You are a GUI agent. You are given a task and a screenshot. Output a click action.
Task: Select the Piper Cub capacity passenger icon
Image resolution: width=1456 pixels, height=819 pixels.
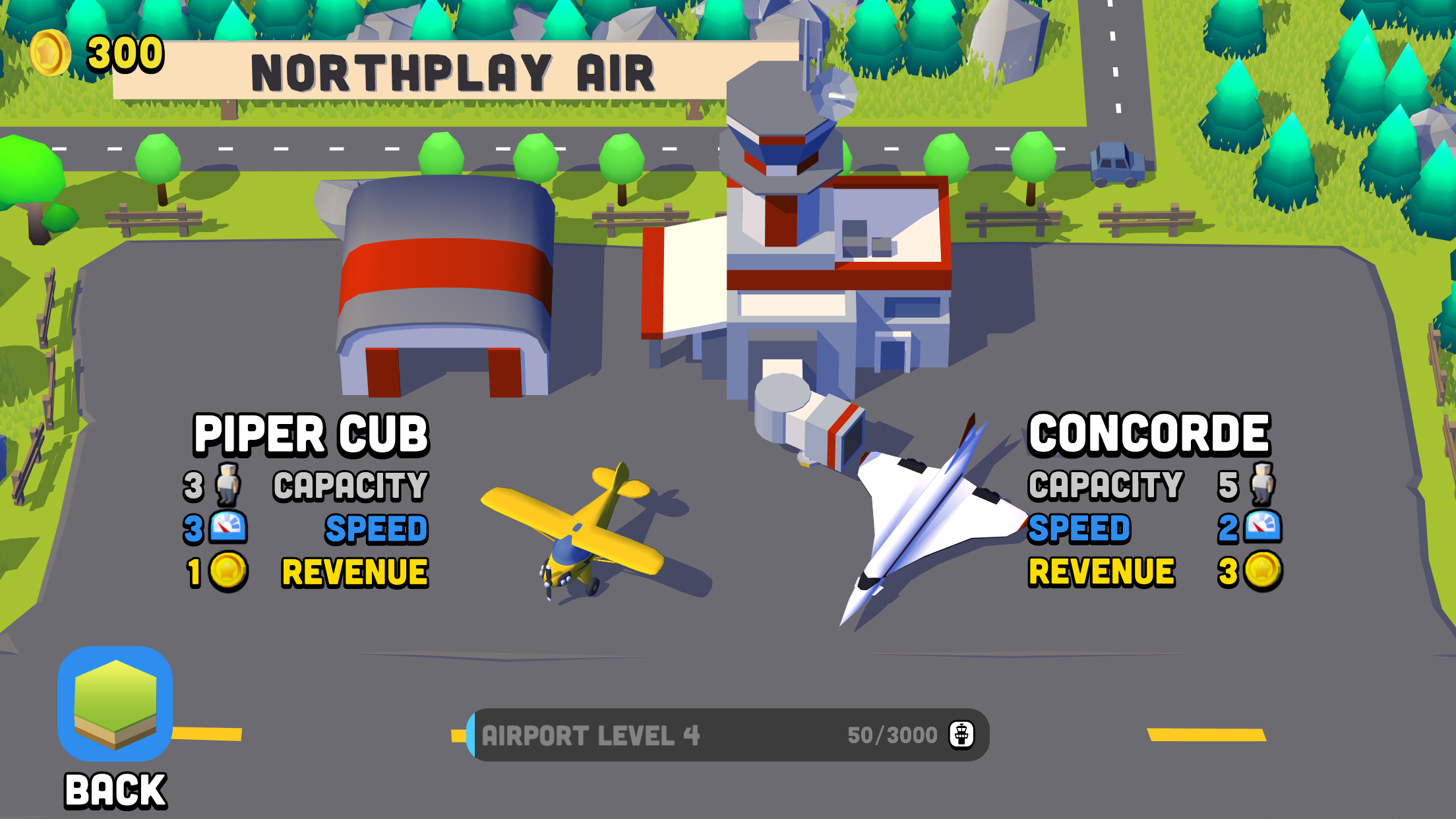click(228, 483)
